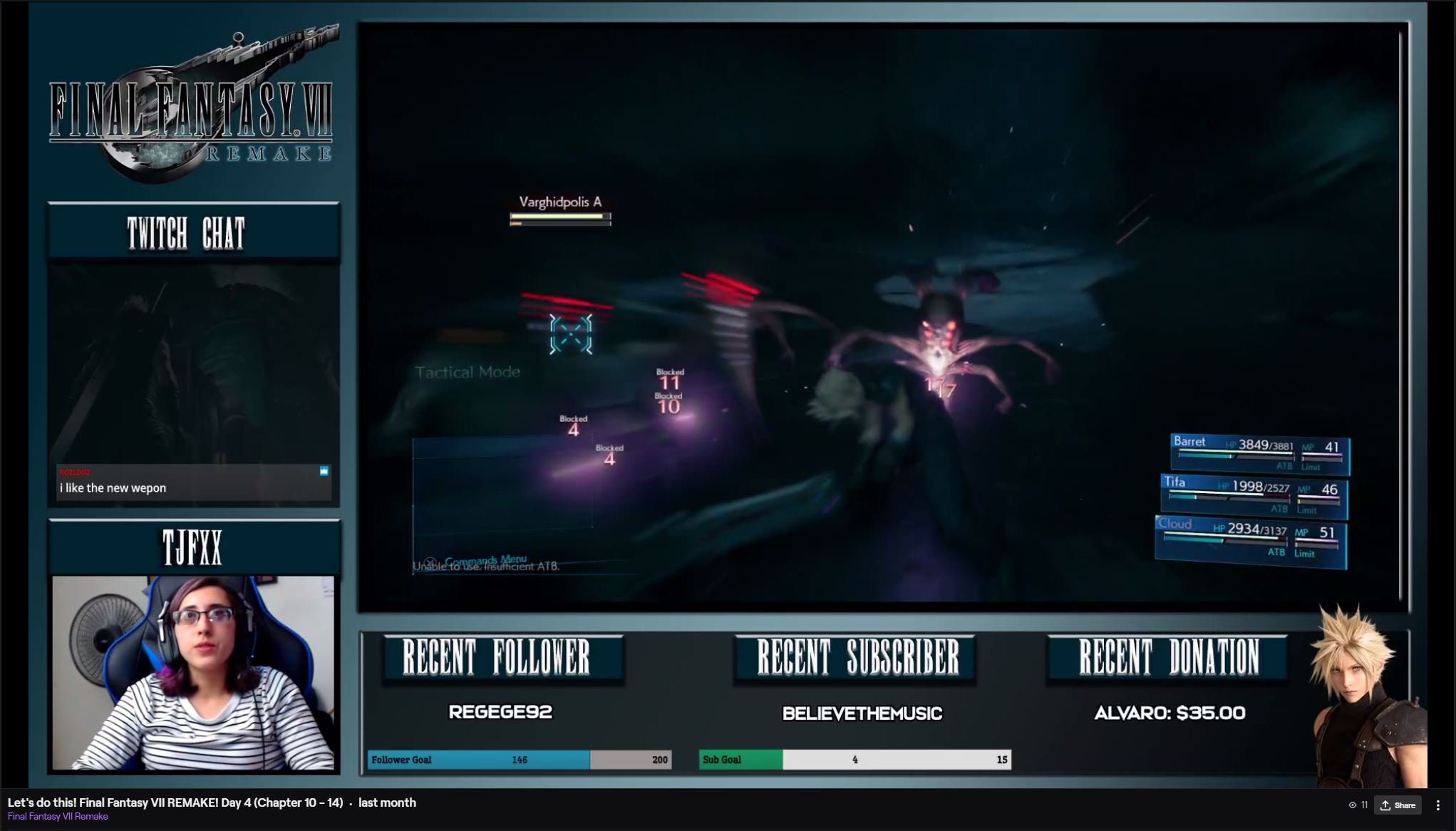1456x831 pixels.
Task: Click the chat message saying i like the new wepon
Action: [x=113, y=487]
